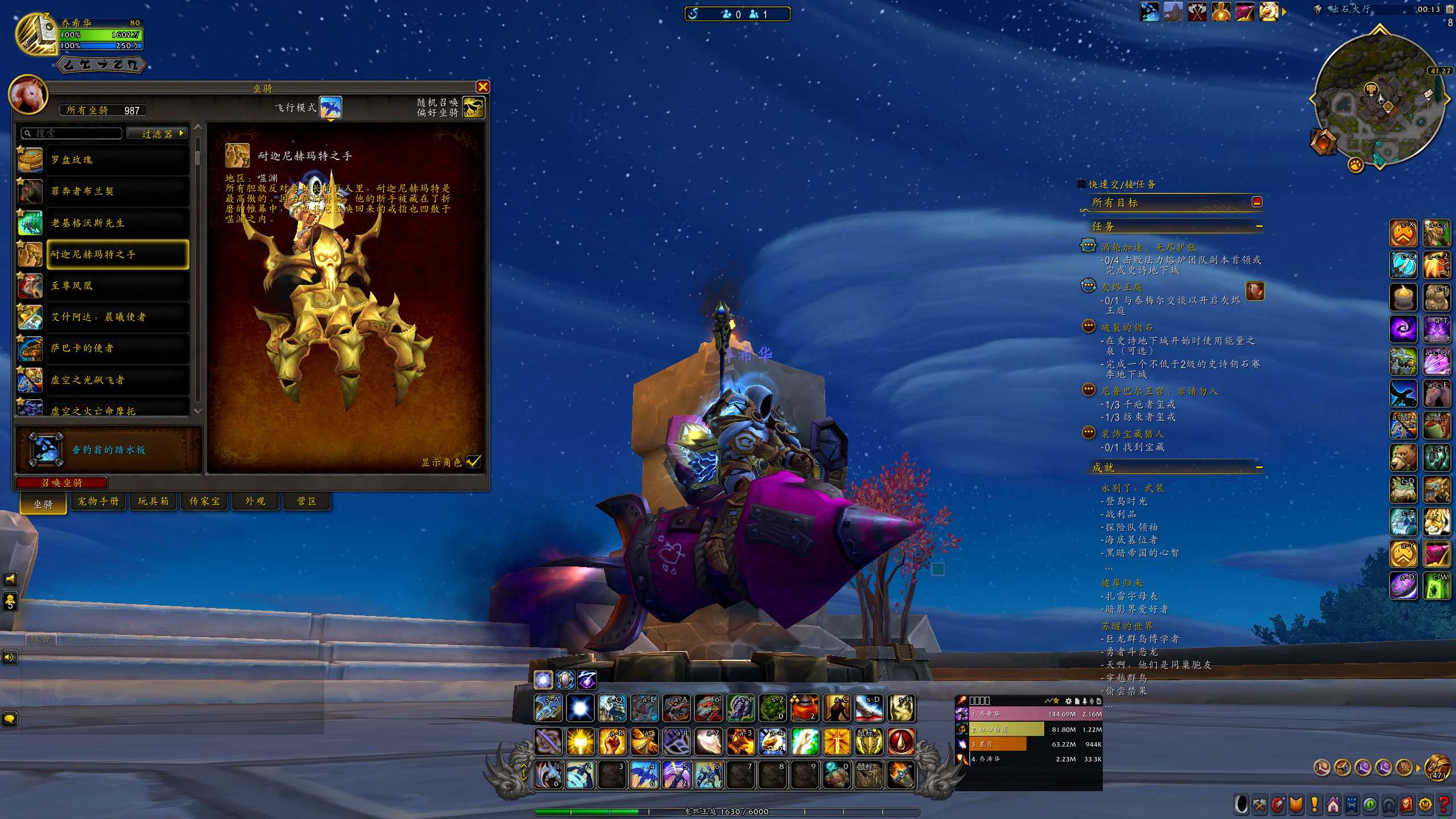Select 罪奔者布兰契 mount entry
This screenshot has height=819, width=1456.
[117, 191]
